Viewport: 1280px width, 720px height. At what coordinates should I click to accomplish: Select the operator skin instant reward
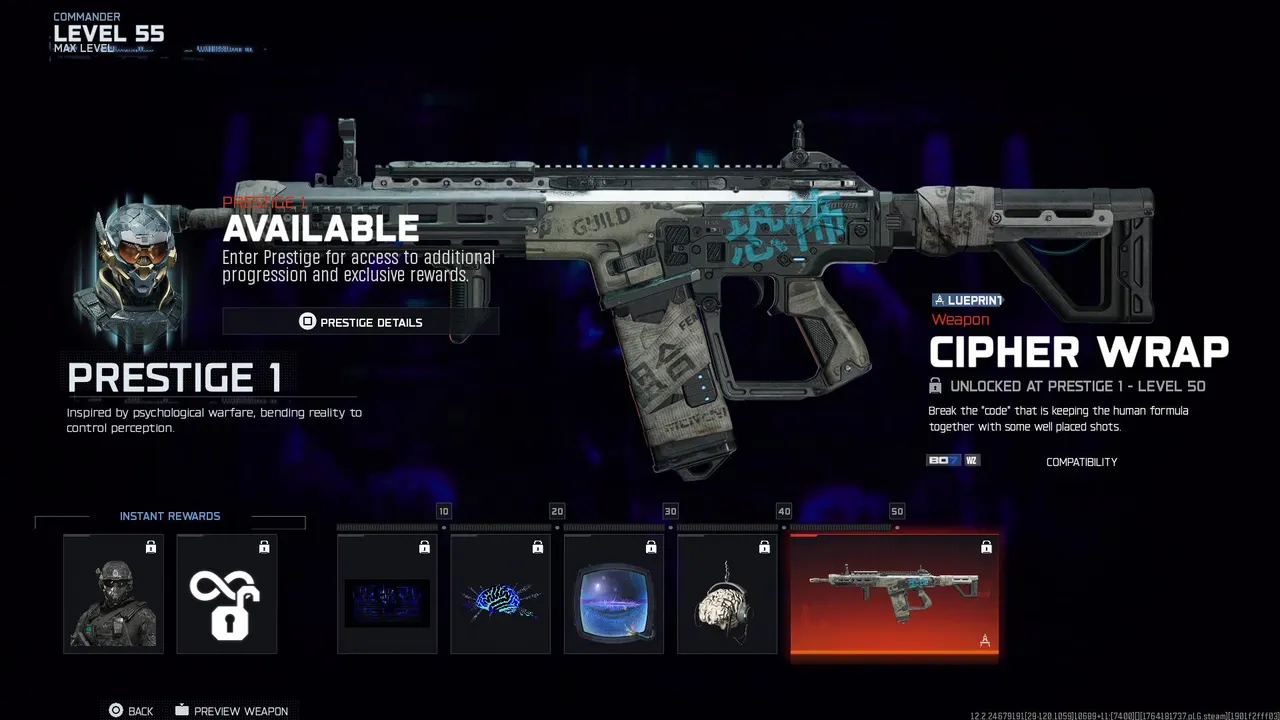pos(113,594)
